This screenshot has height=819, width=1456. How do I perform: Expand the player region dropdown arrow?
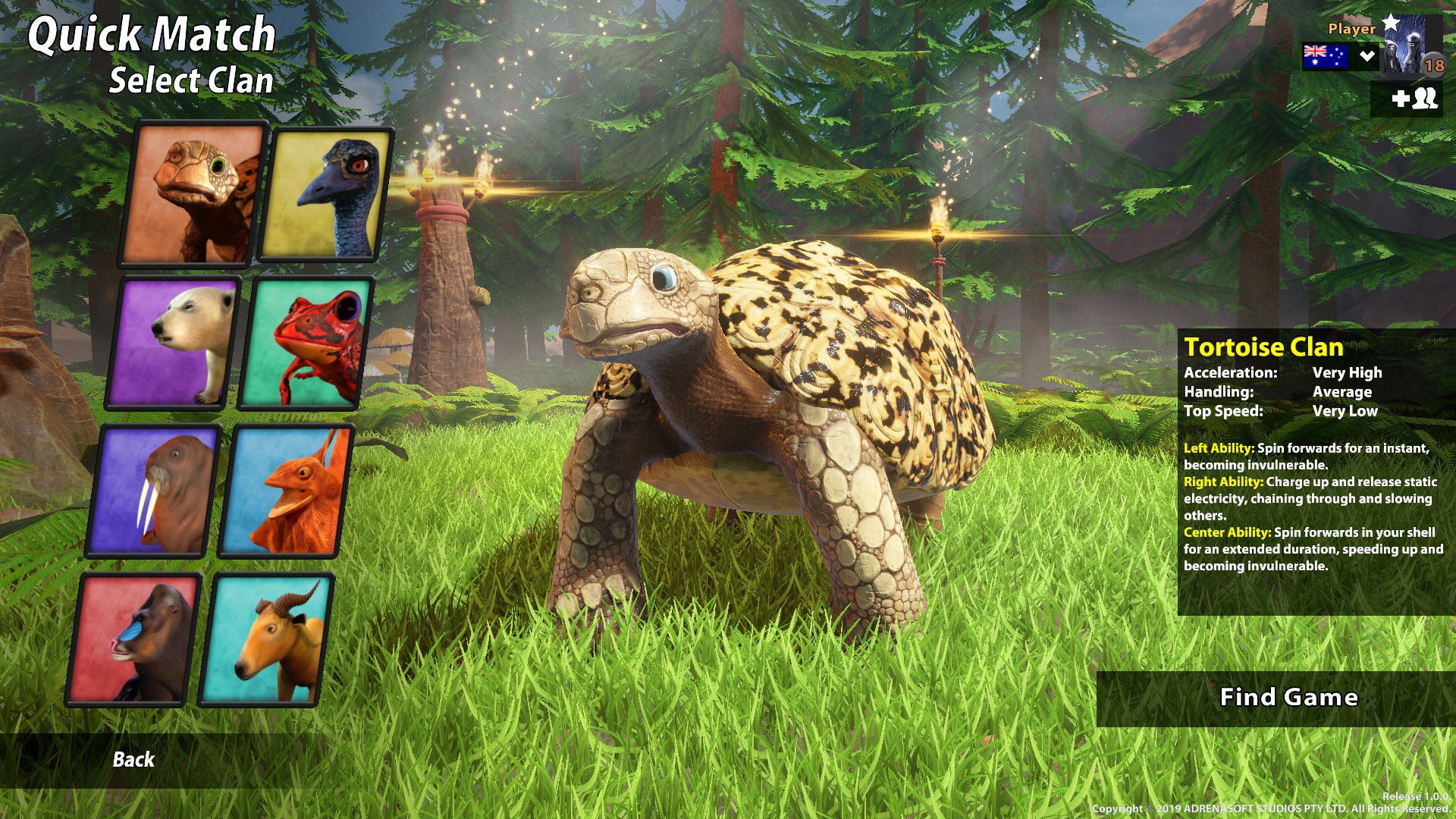pyautogui.click(x=1367, y=56)
